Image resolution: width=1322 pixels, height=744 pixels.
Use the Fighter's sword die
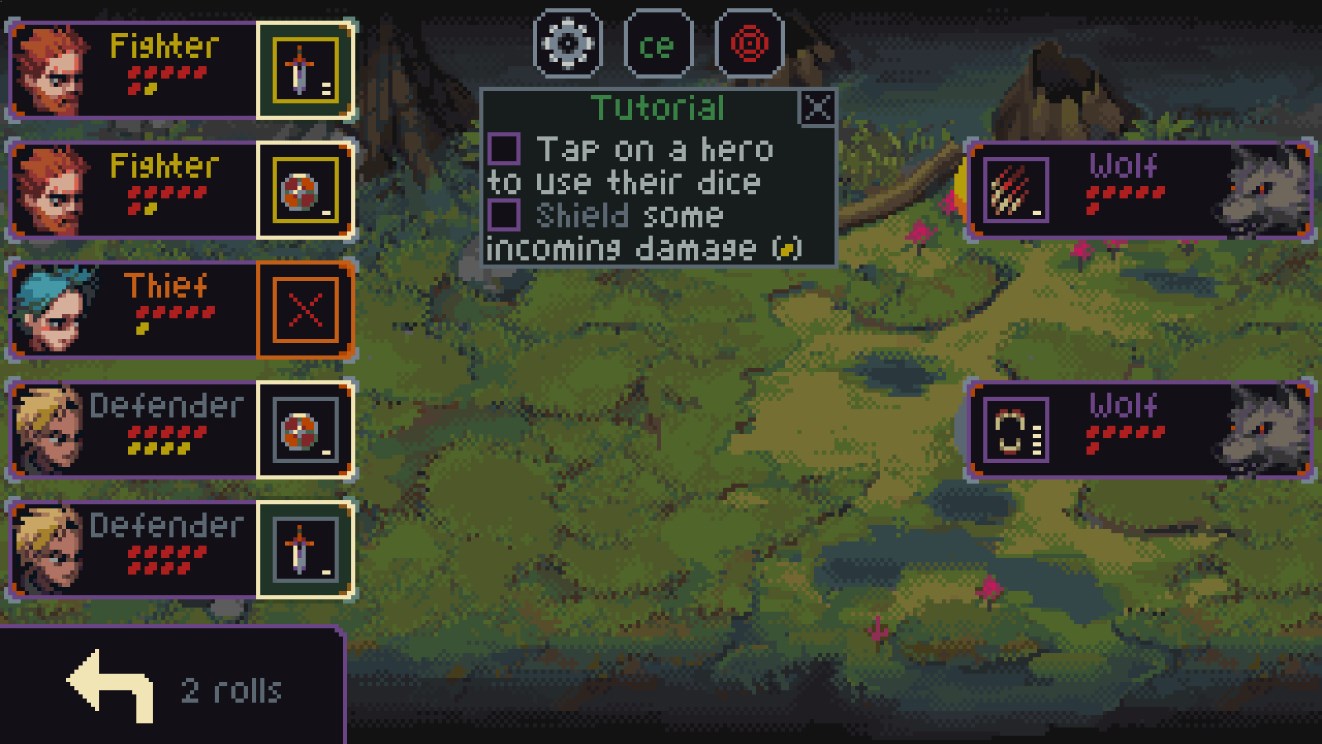(305, 71)
